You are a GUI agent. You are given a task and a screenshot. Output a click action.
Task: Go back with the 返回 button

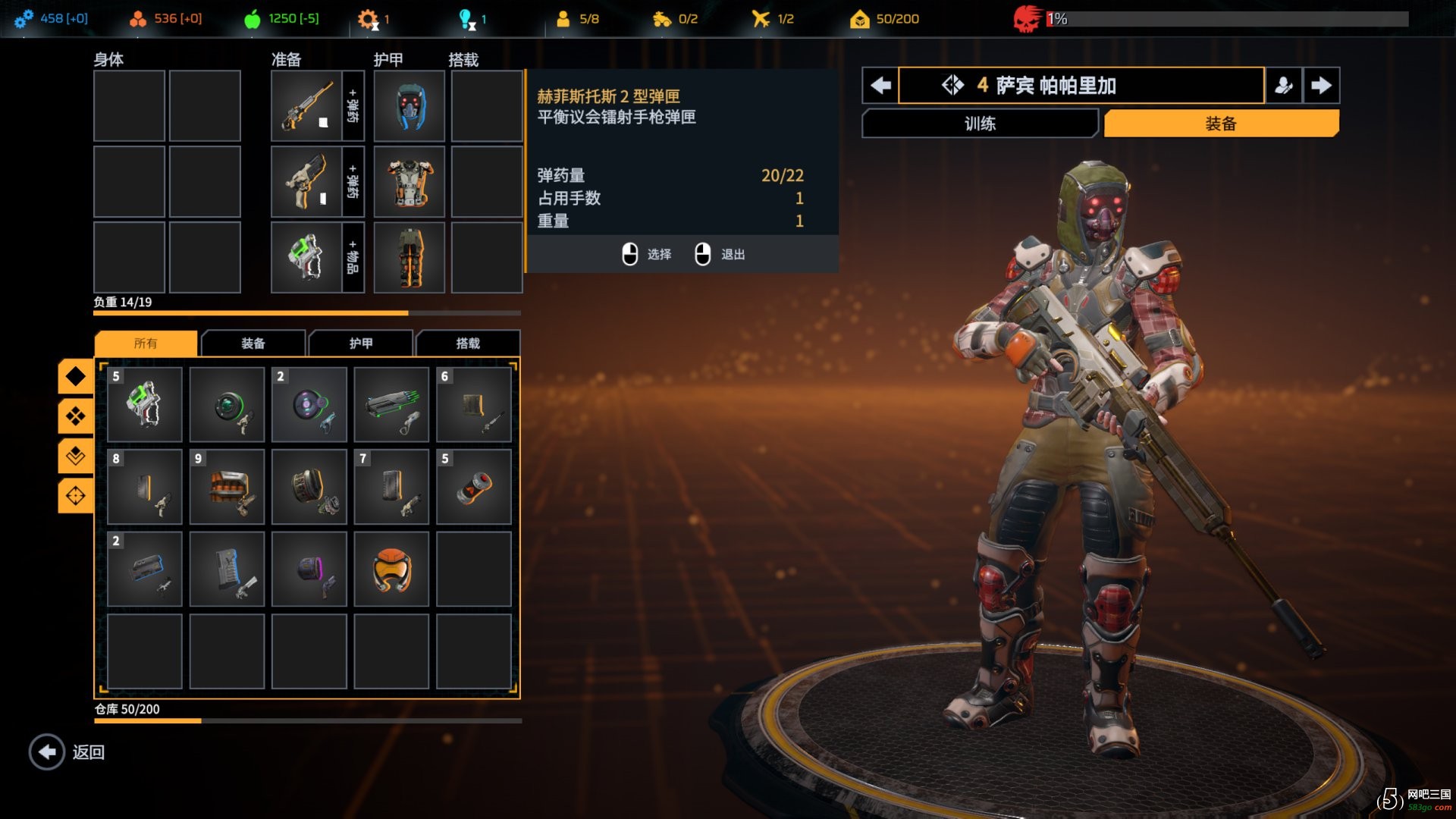67,752
